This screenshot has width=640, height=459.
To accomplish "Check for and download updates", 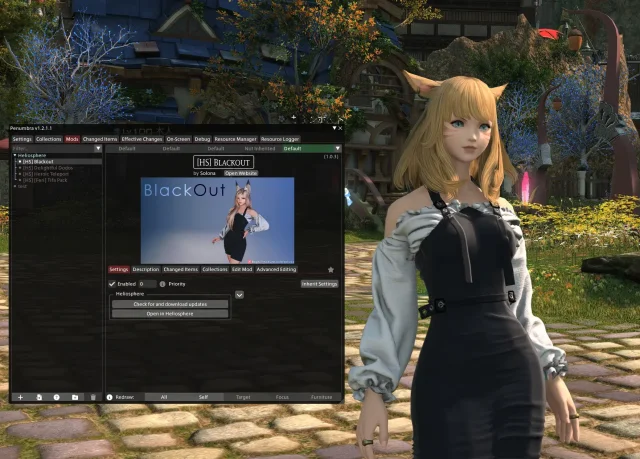I will 170,304.
